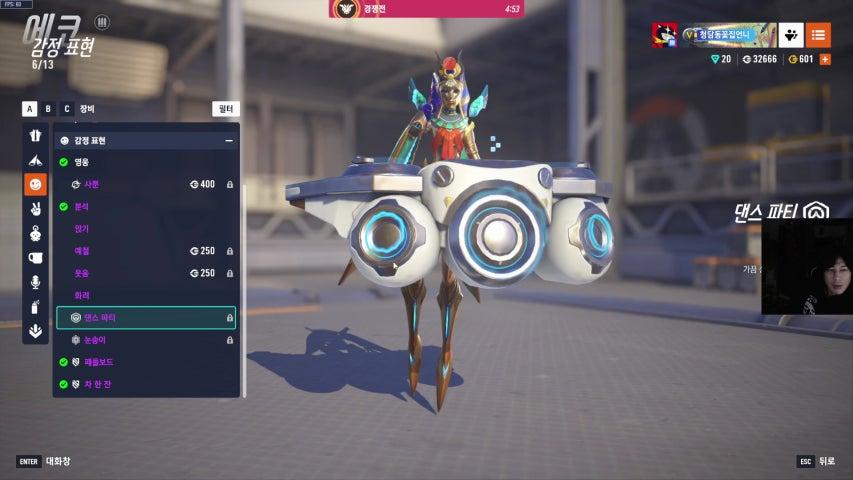Open the player profile name banner

(729, 35)
